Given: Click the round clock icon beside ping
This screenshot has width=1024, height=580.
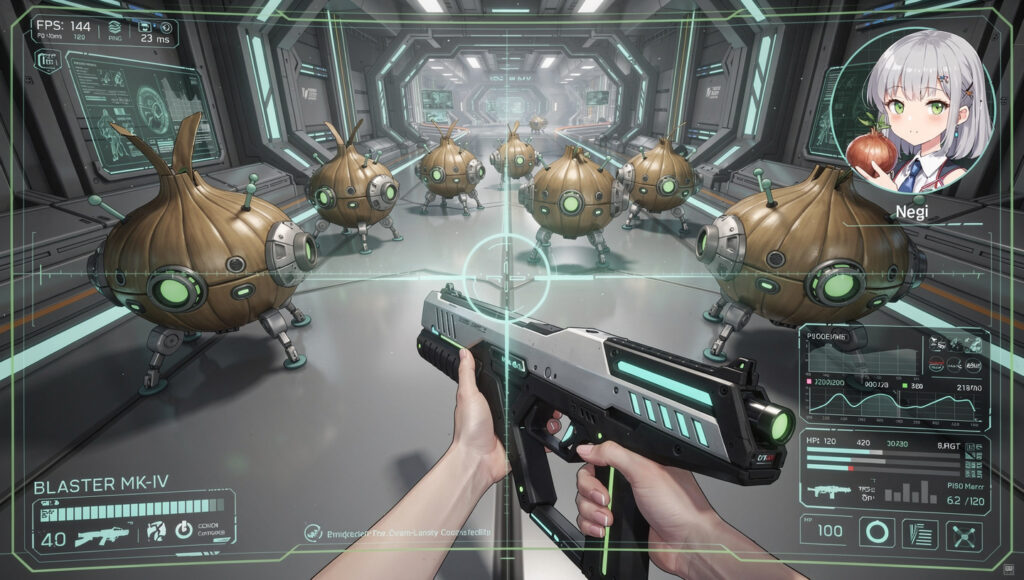Looking at the screenshot, I should coord(167,28).
